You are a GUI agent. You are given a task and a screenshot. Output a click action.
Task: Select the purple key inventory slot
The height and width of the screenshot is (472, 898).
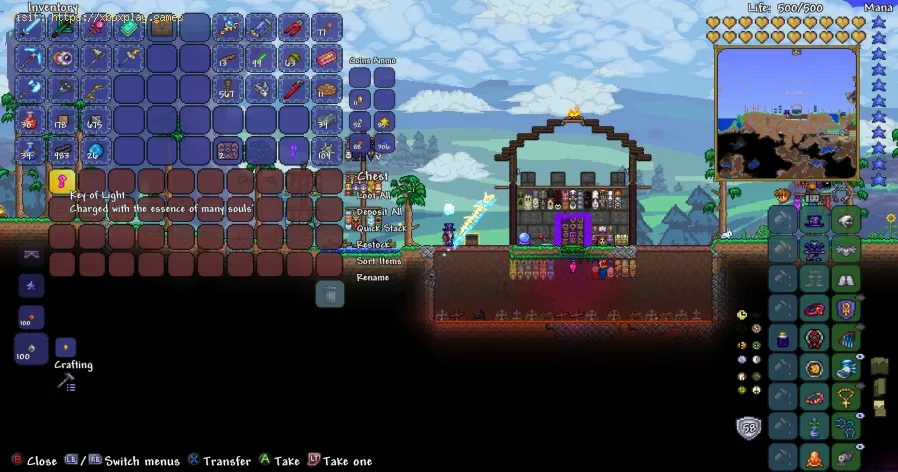click(293, 151)
